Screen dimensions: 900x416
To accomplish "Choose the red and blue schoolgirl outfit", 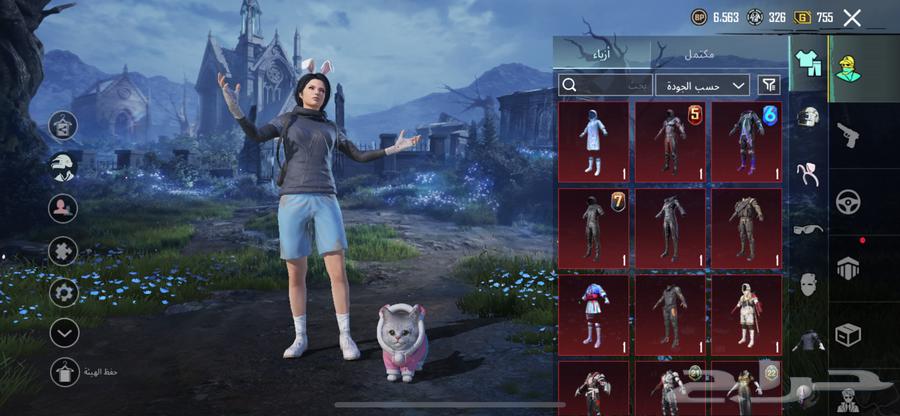I will click(593, 313).
